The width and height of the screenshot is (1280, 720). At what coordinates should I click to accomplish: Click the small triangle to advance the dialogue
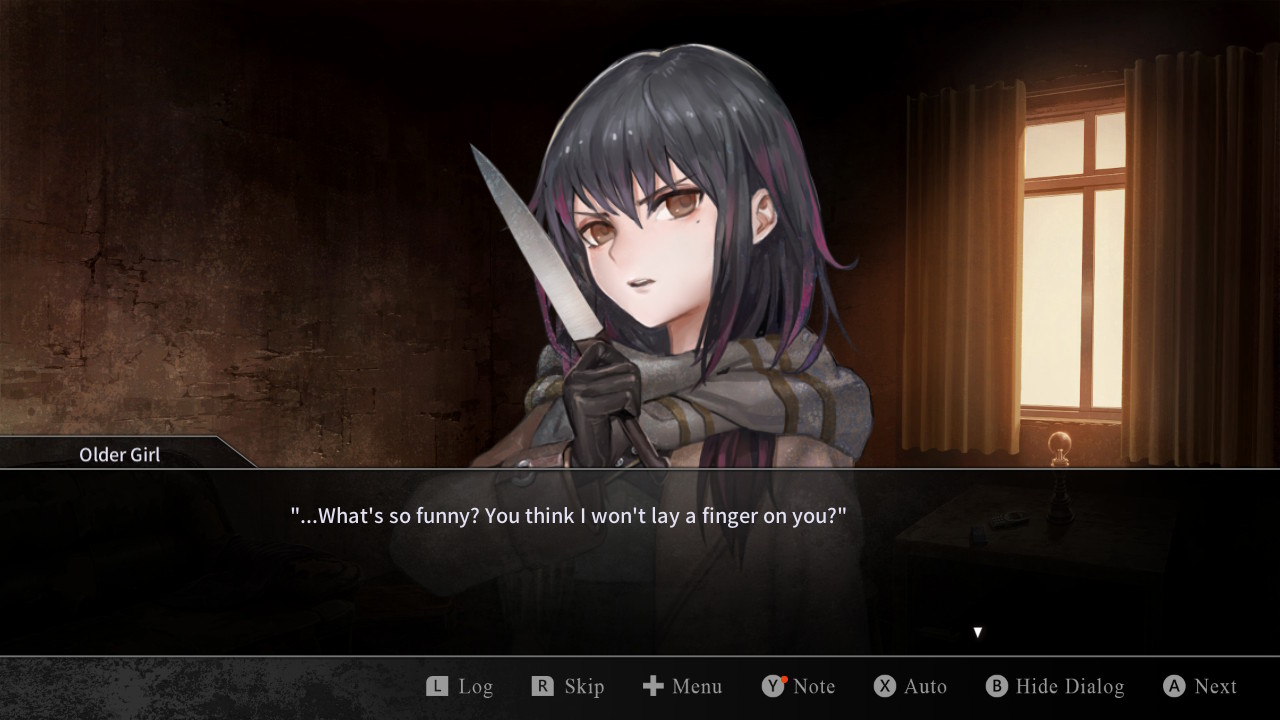point(977,631)
